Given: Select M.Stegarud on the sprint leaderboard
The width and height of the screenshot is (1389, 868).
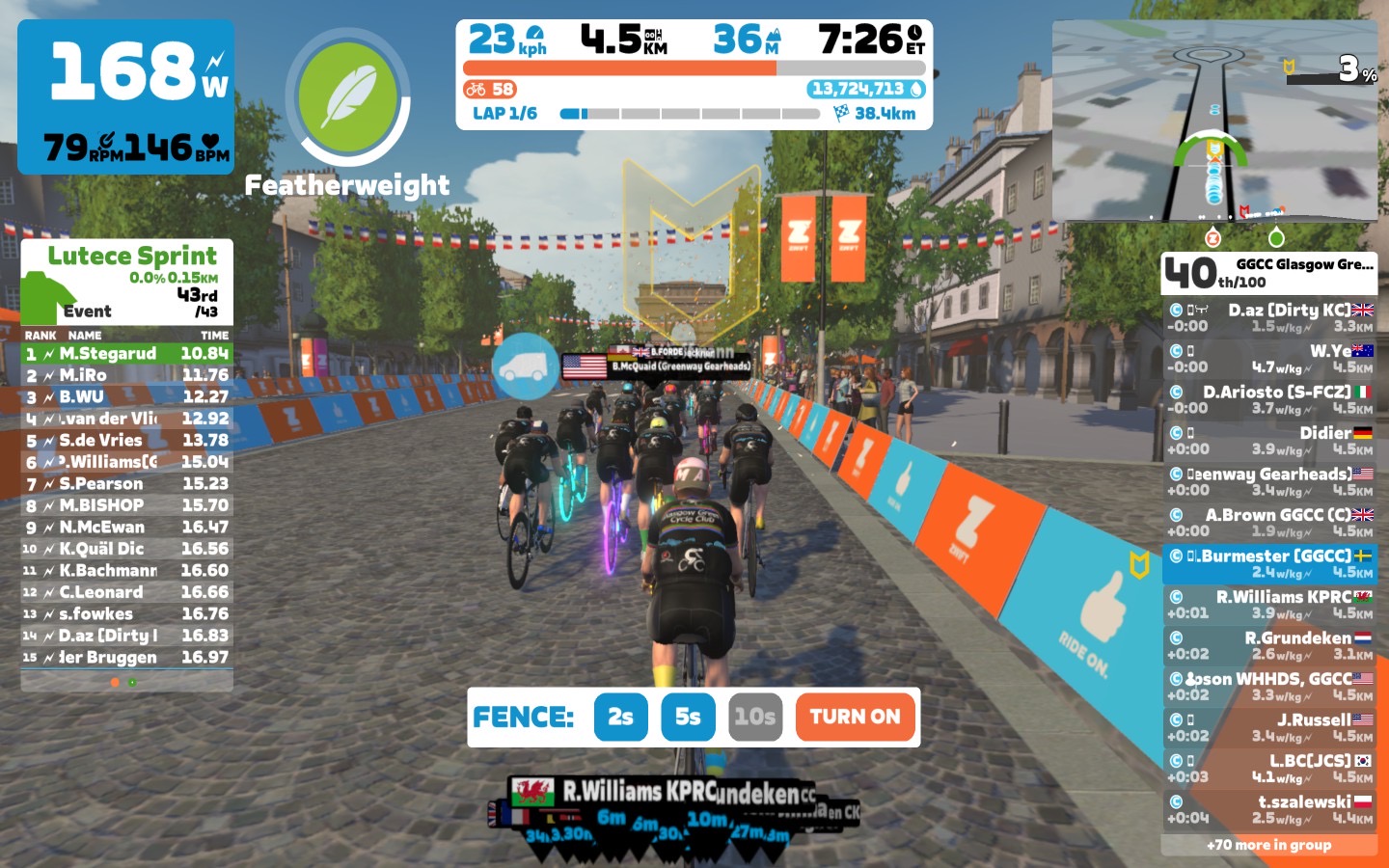Looking at the screenshot, I should (x=126, y=354).
